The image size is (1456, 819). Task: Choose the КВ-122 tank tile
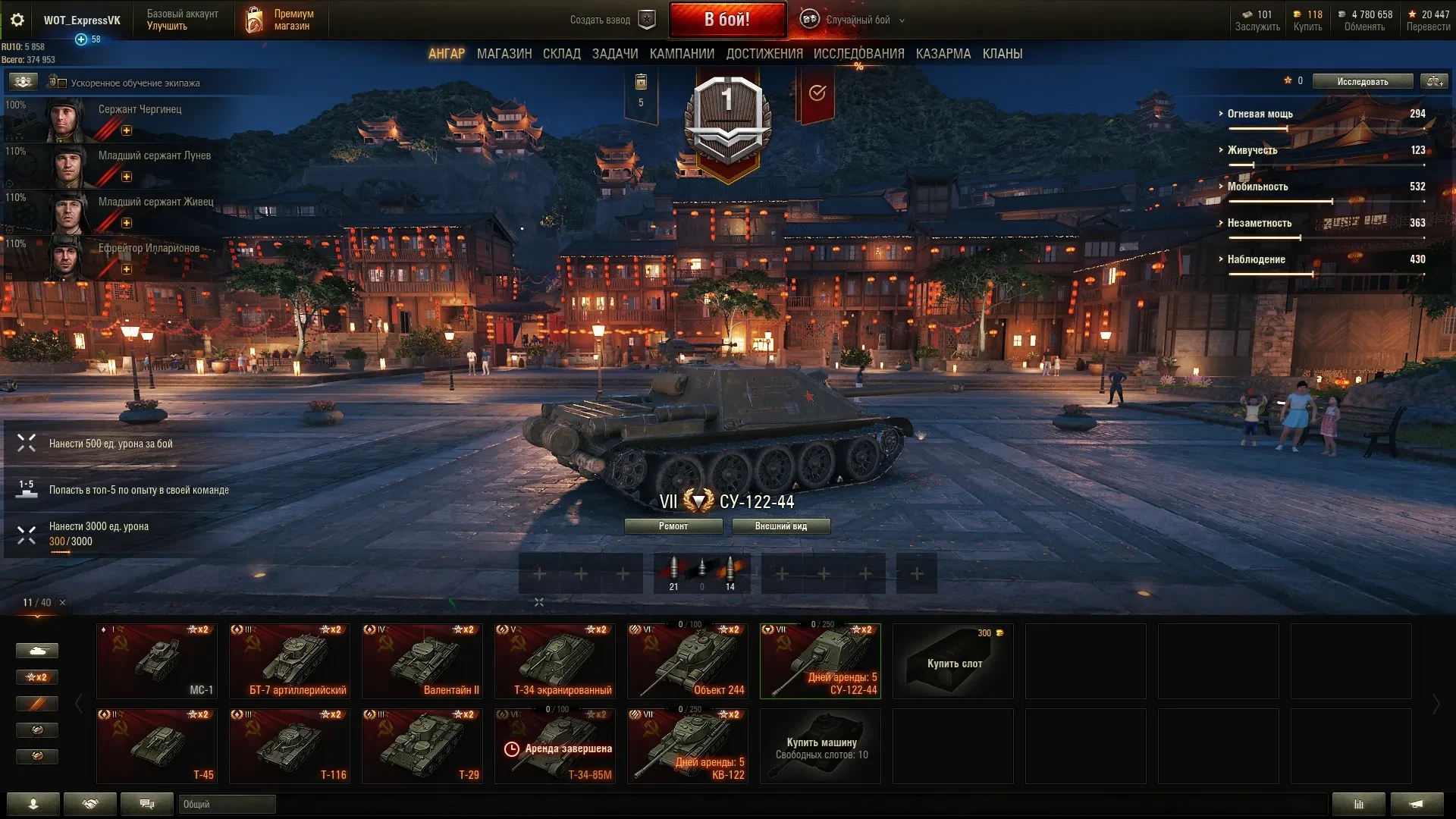click(687, 746)
